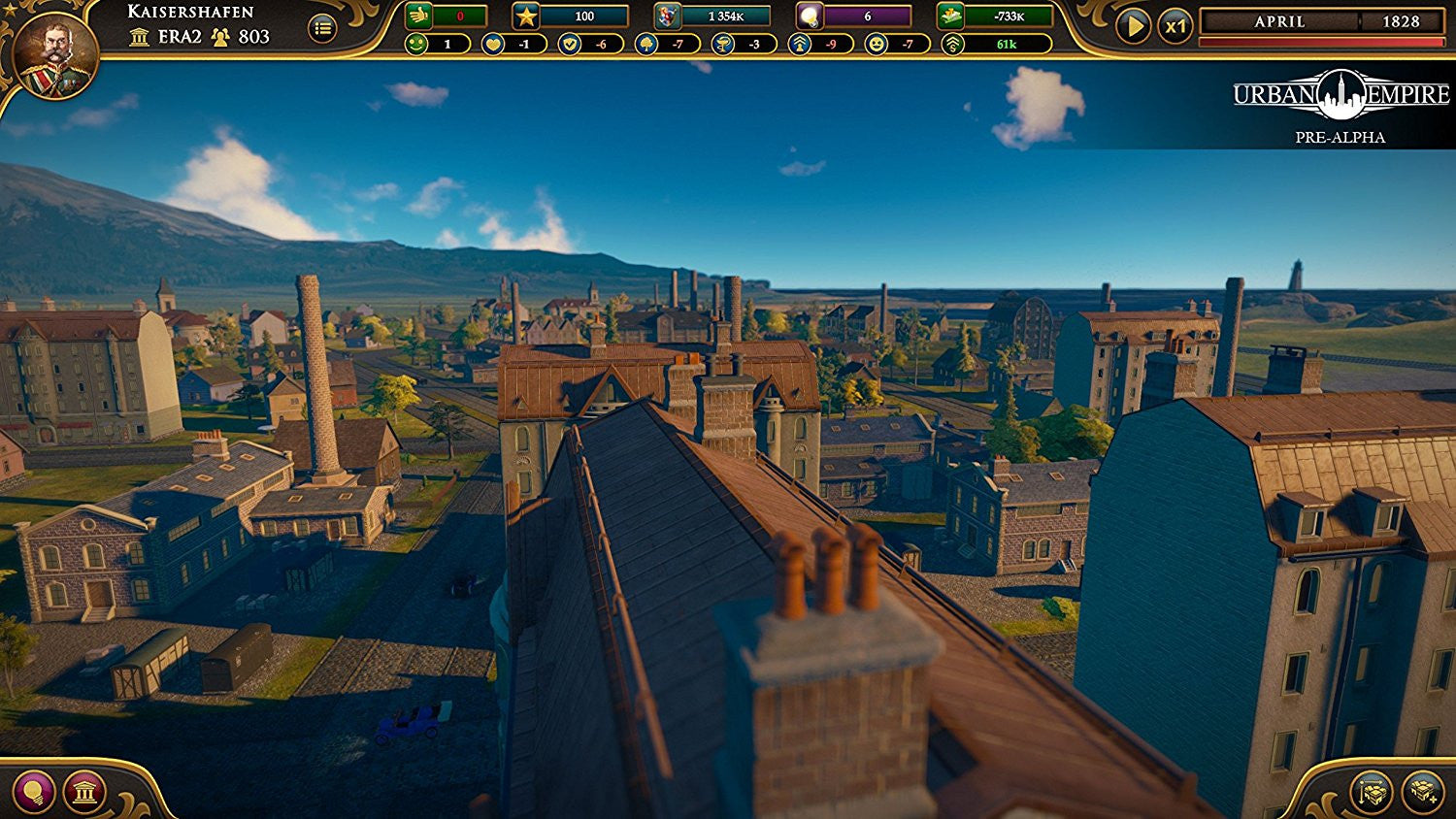Open the district blueprint tool
The image size is (1456, 819).
(1372, 791)
